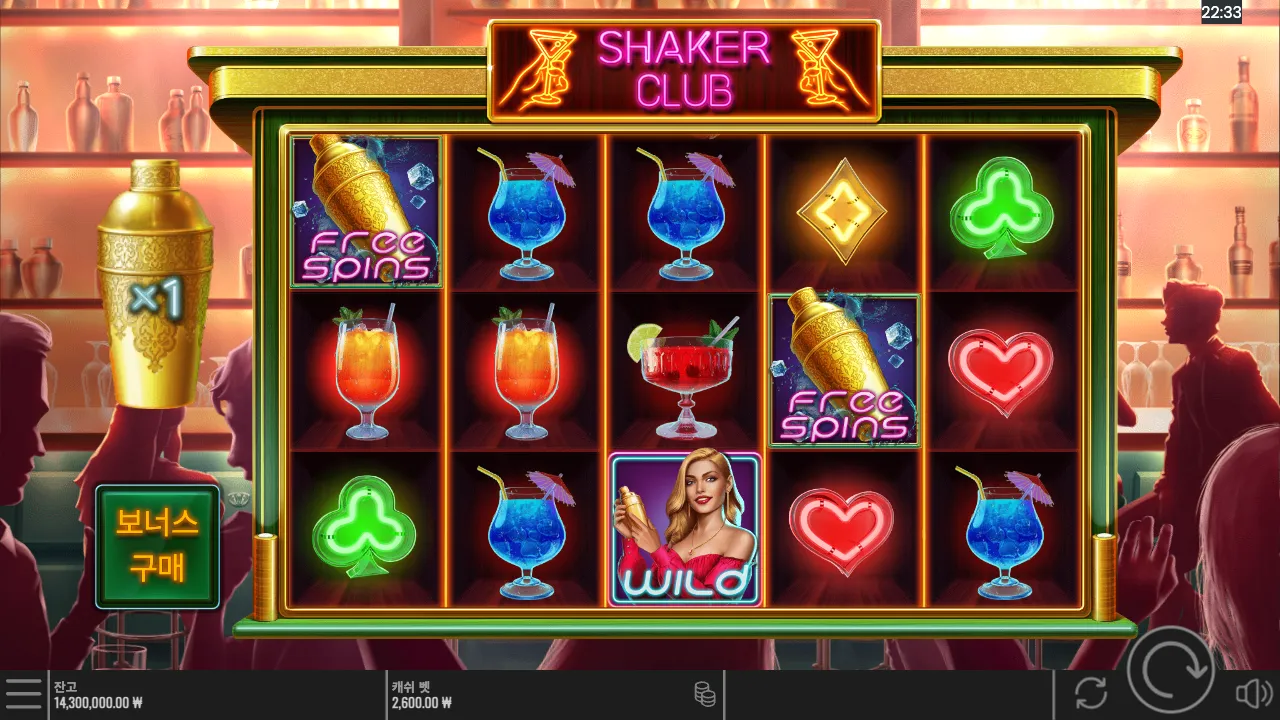Click the green club symbol on the bottom row

pos(366,530)
